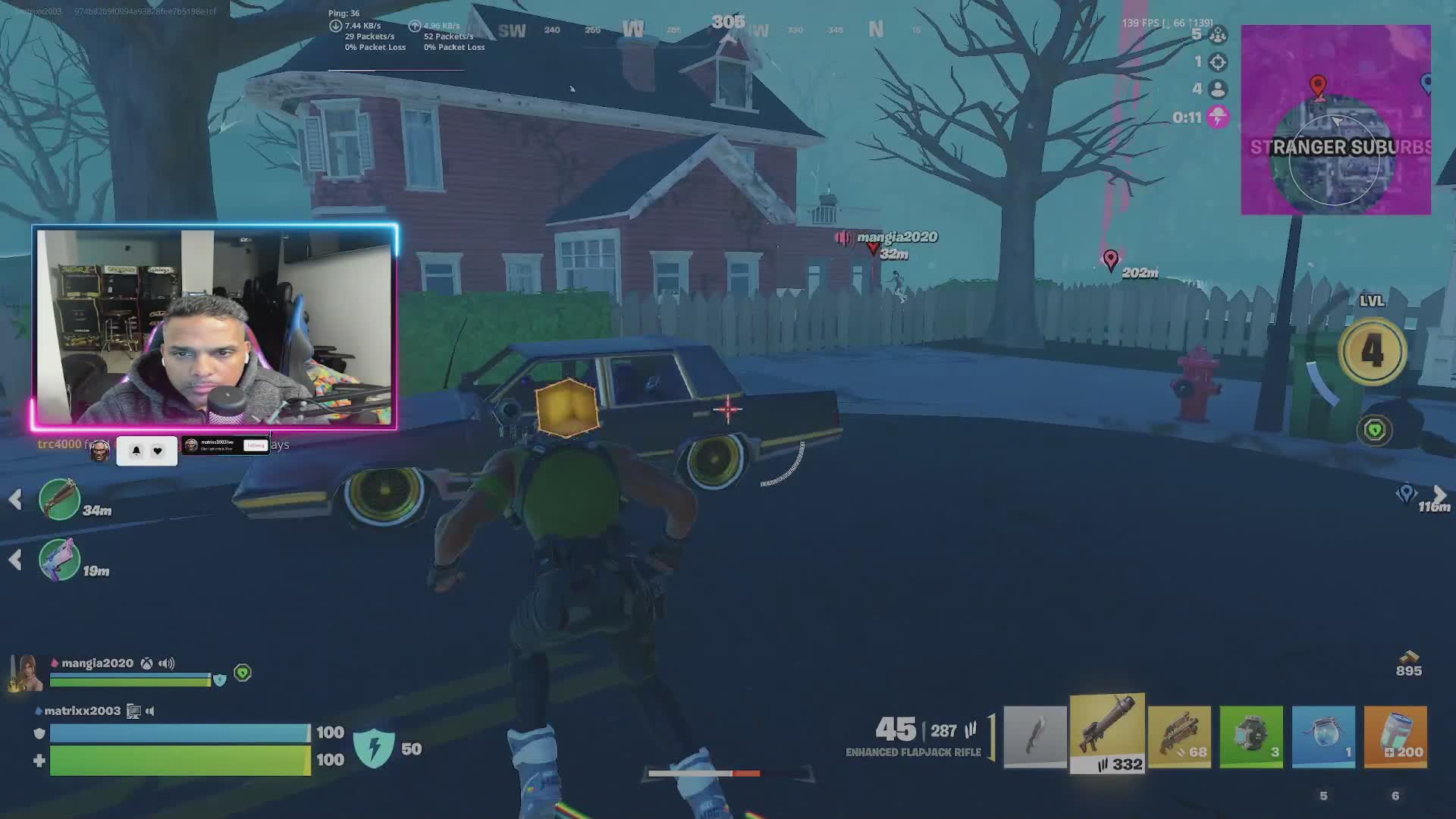Select the Enhanced Flapjack Rifle slot
This screenshot has height=819, width=1456.
point(1107,733)
